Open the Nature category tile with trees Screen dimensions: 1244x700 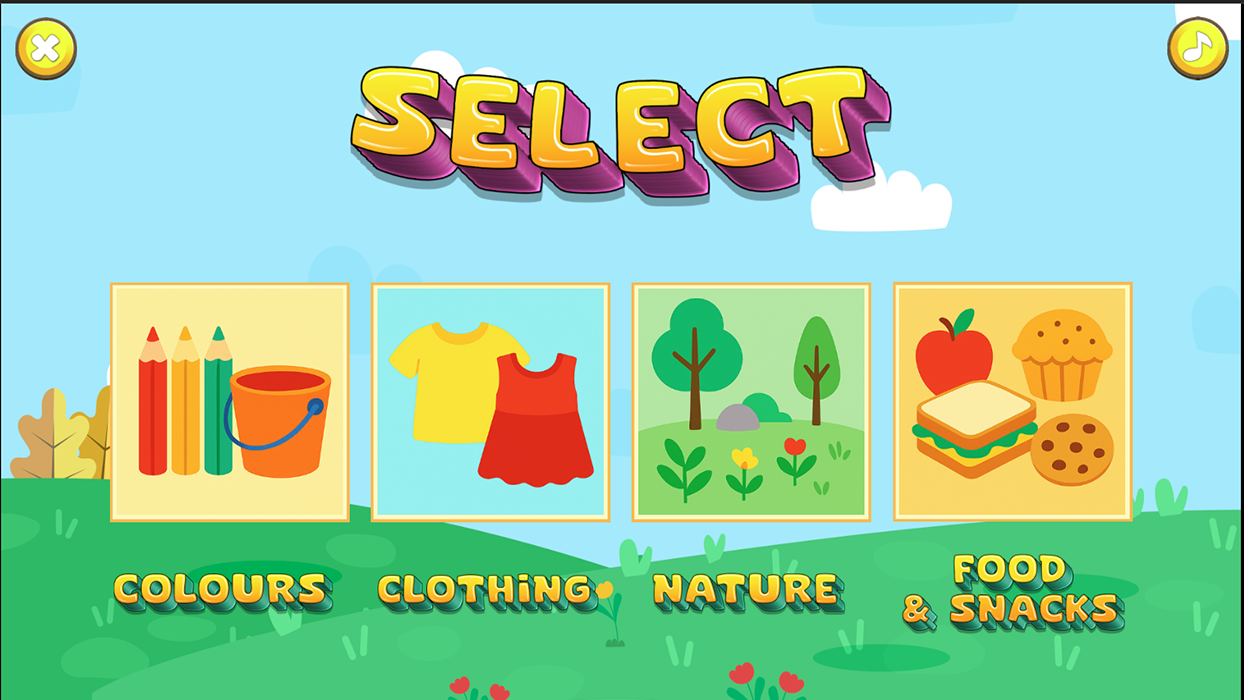751,402
